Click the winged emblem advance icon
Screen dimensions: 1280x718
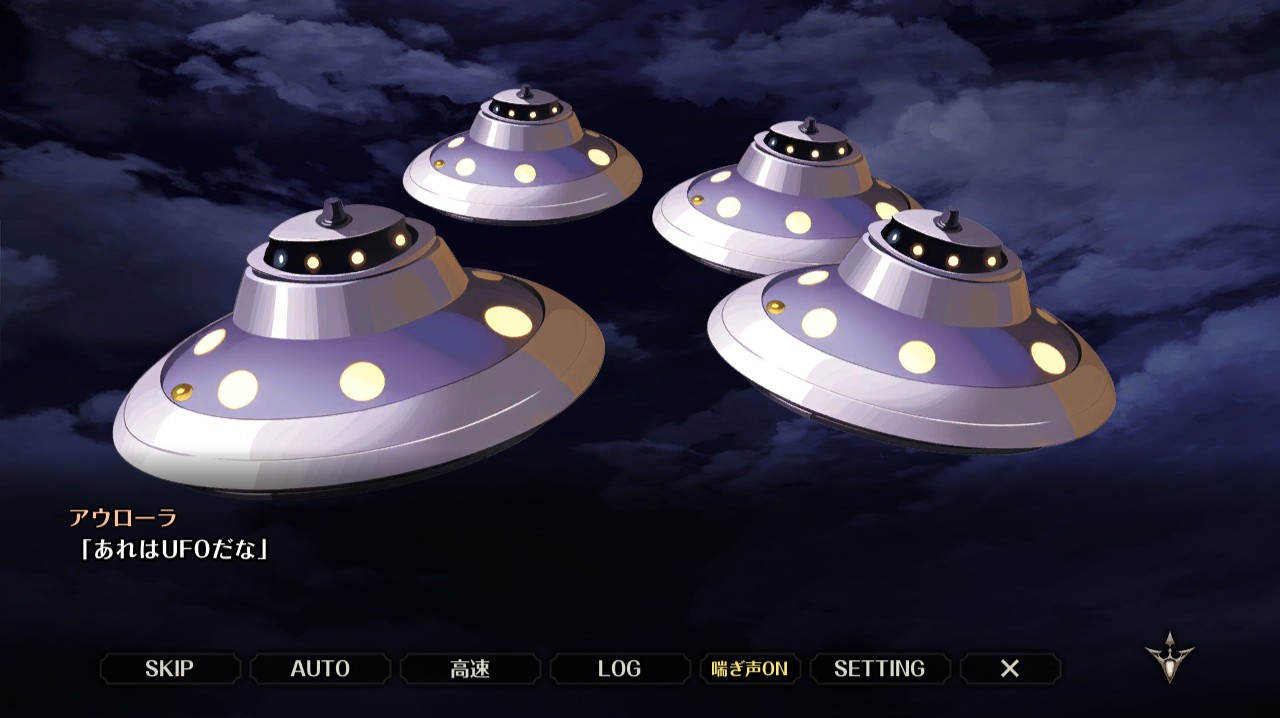coord(1169,657)
